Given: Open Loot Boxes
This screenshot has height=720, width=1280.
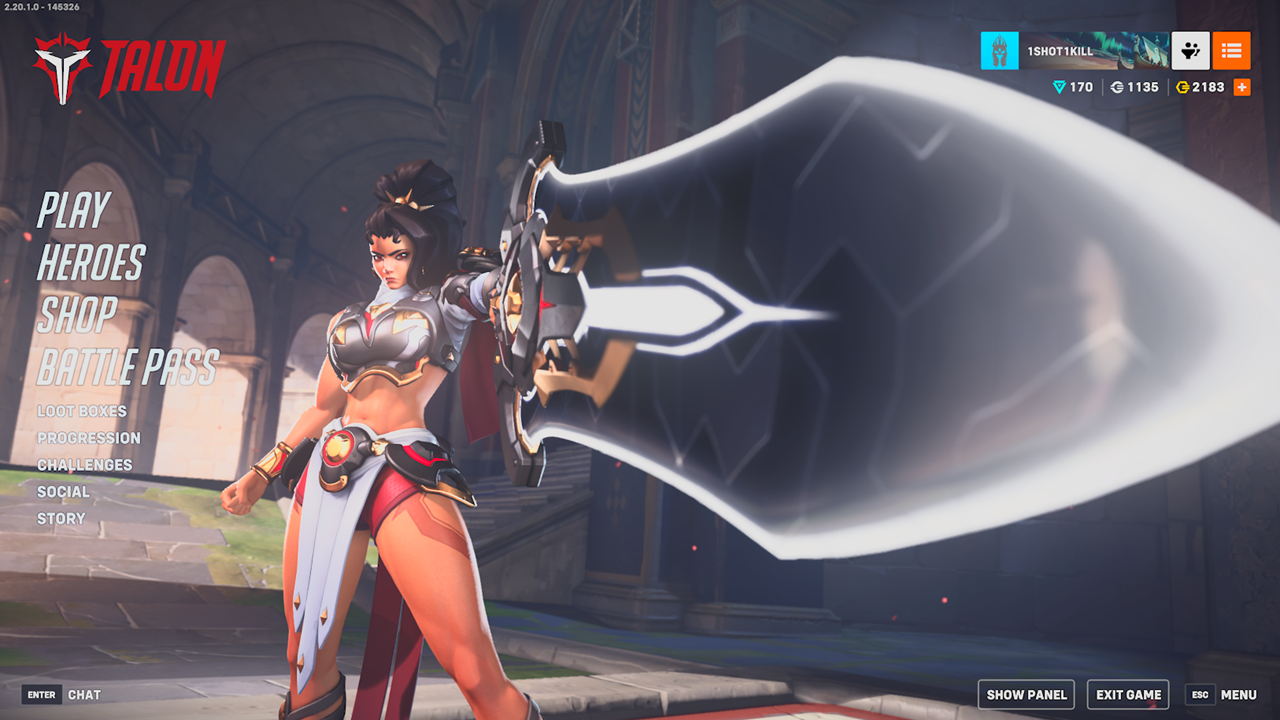Looking at the screenshot, I should tap(82, 411).
